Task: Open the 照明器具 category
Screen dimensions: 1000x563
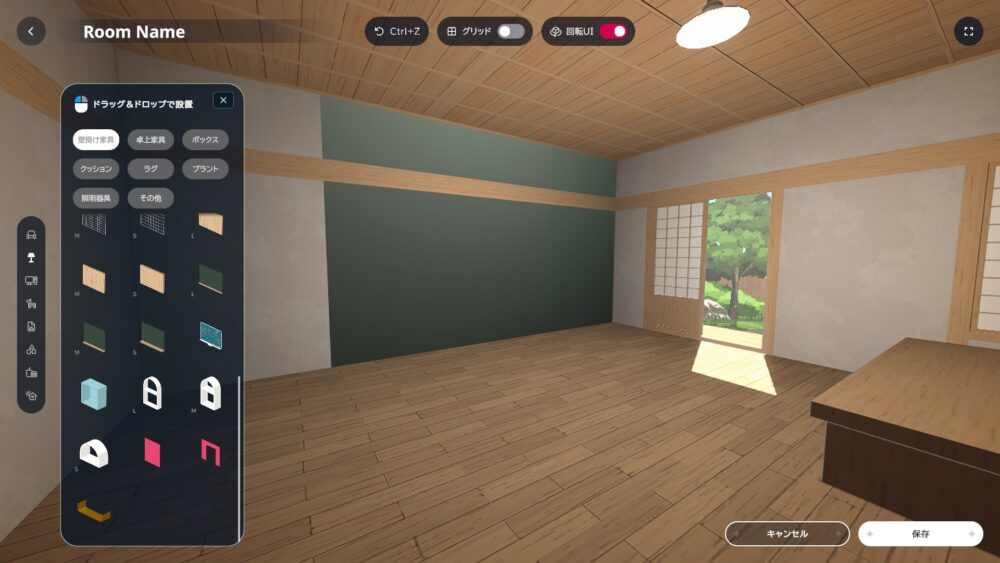Action: 96,198
